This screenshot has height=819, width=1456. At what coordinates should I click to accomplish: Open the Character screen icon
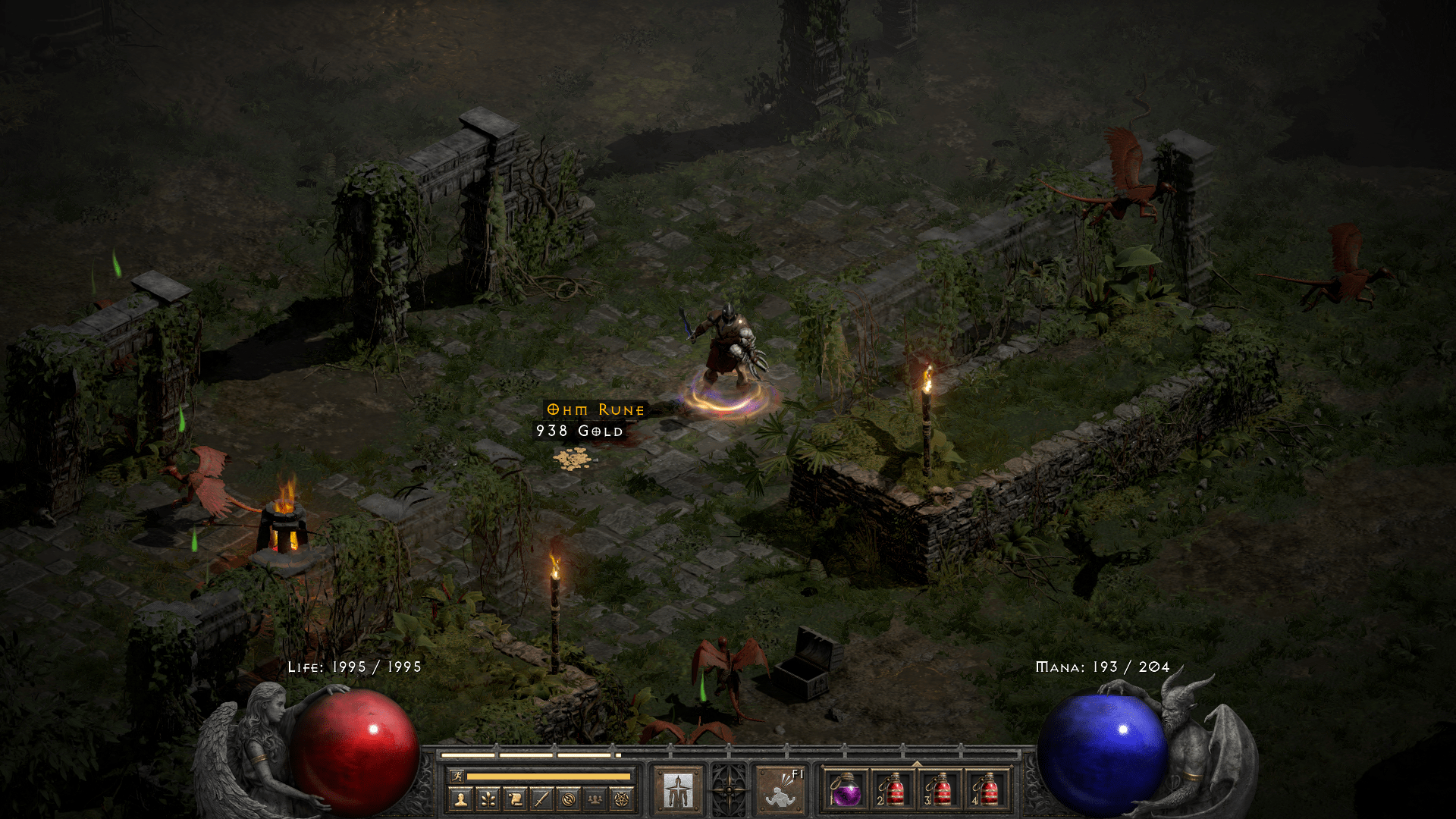[x=462, y=800]
